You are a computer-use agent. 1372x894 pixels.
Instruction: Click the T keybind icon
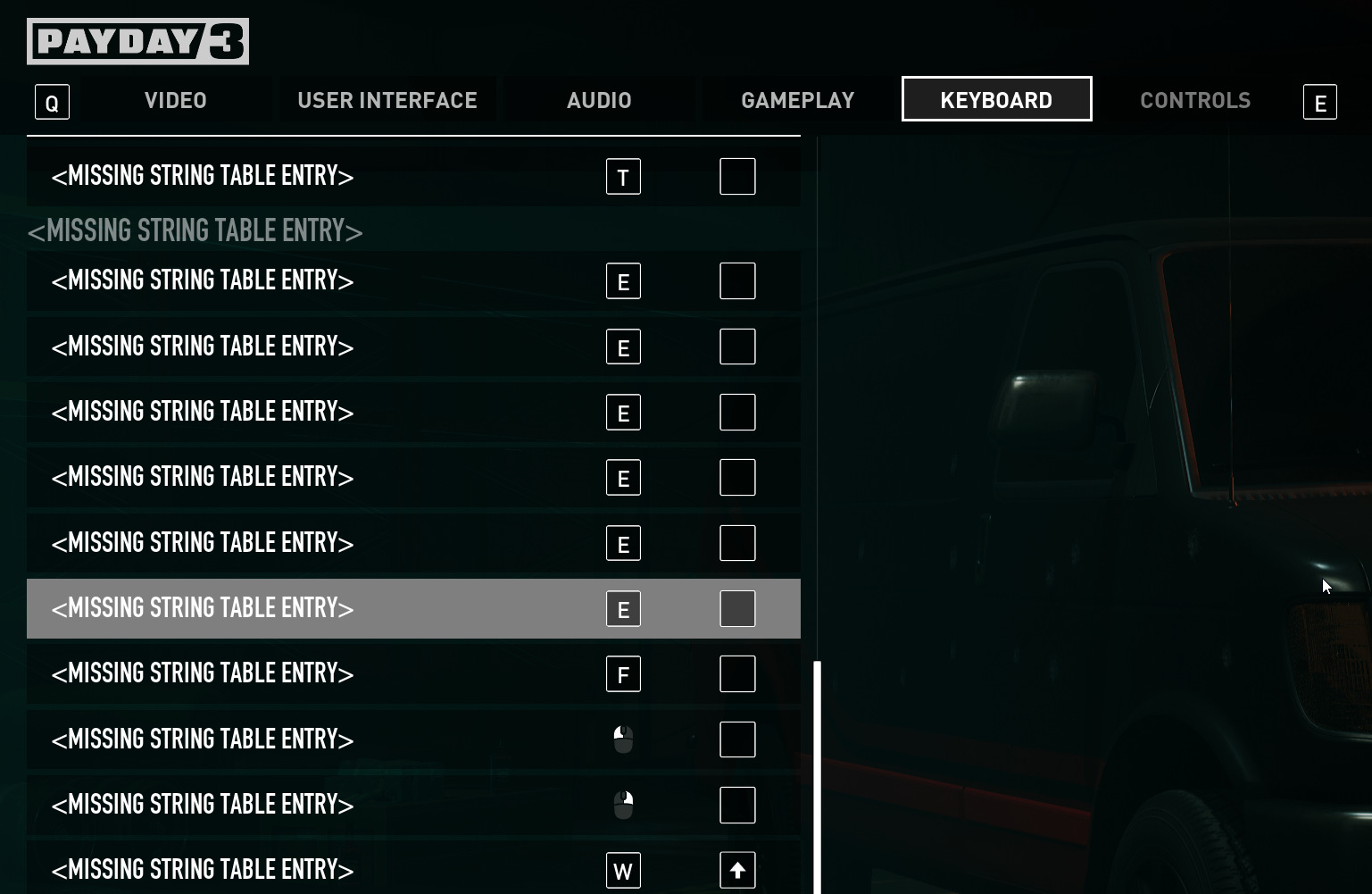coord(623,176)
